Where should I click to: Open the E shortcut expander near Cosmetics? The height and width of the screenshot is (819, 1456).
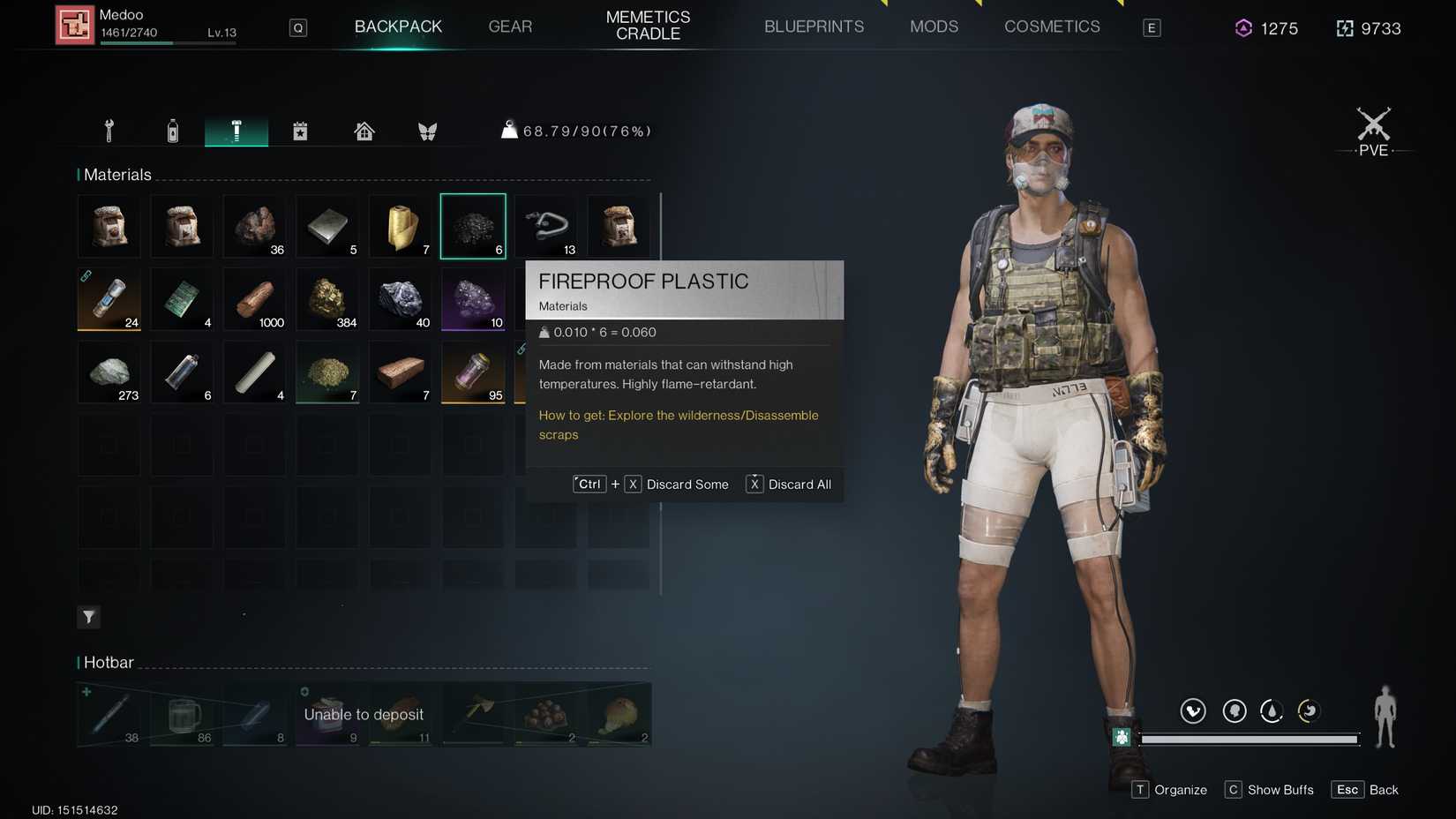[x=1151, y=26]
